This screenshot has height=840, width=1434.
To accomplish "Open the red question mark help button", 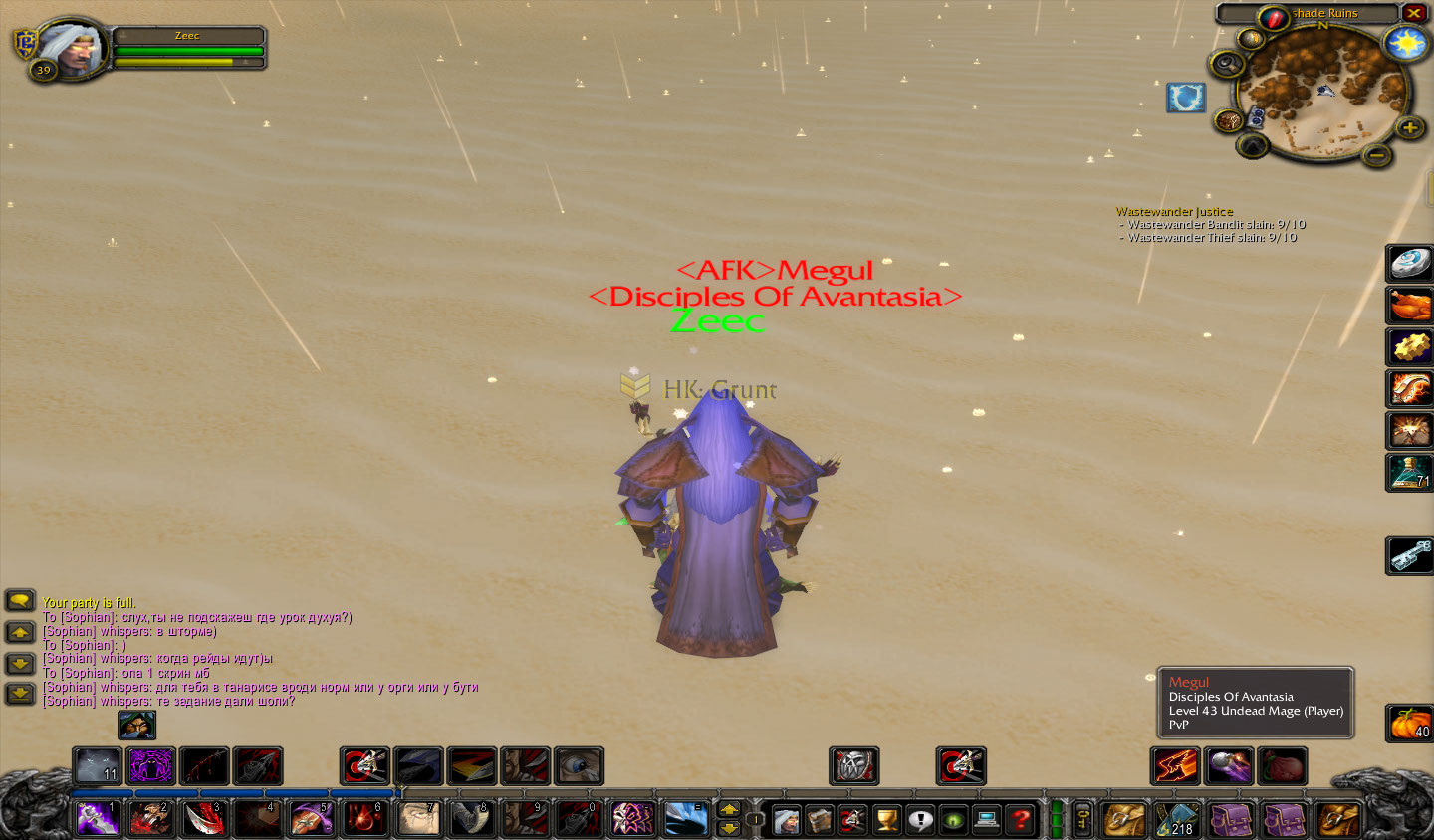I will pos(1020,820).
